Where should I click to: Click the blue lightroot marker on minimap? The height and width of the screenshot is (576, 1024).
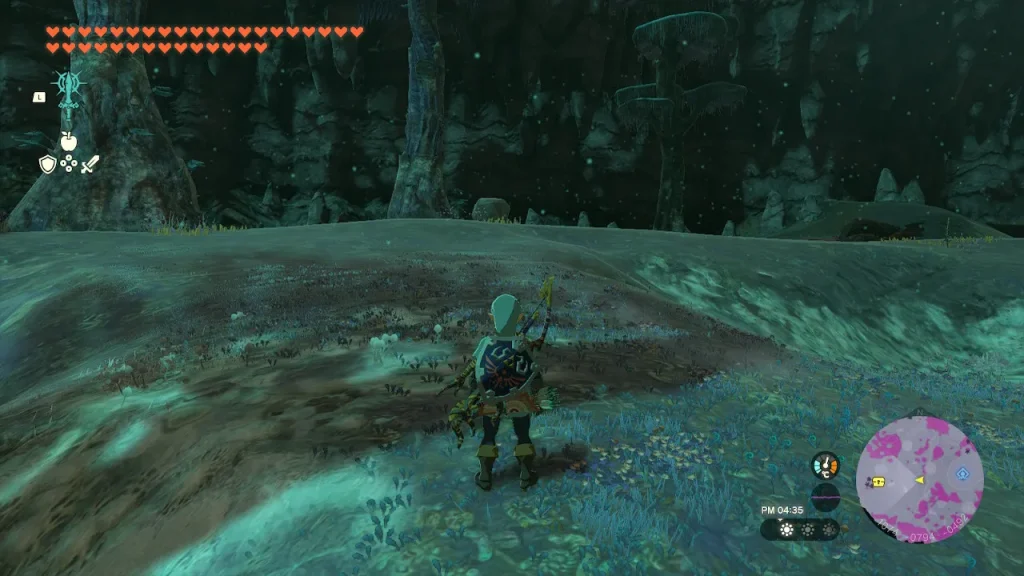pyautogui.click(x=963, y=473)
